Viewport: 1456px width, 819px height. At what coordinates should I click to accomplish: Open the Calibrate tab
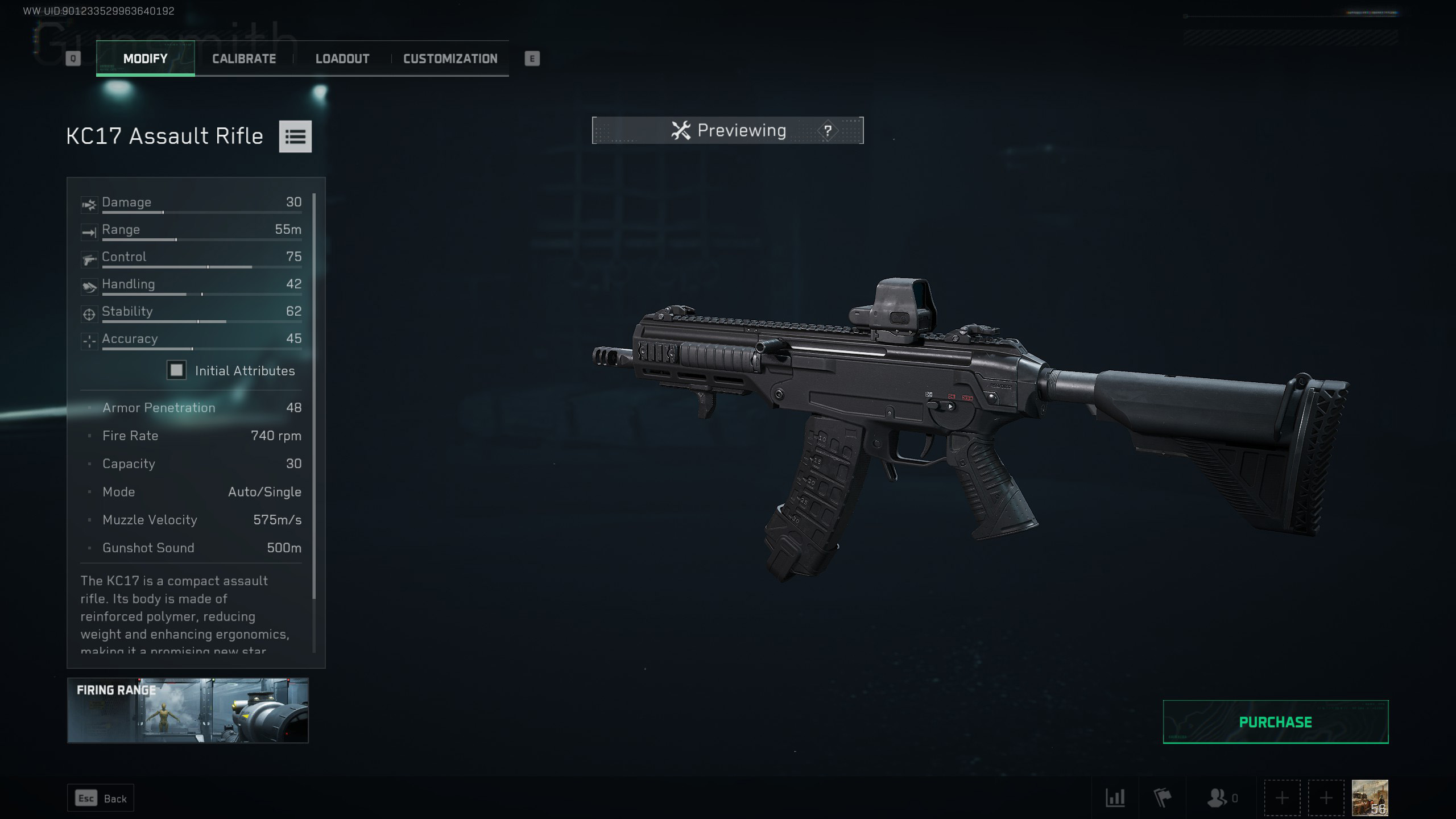(244, 59)
